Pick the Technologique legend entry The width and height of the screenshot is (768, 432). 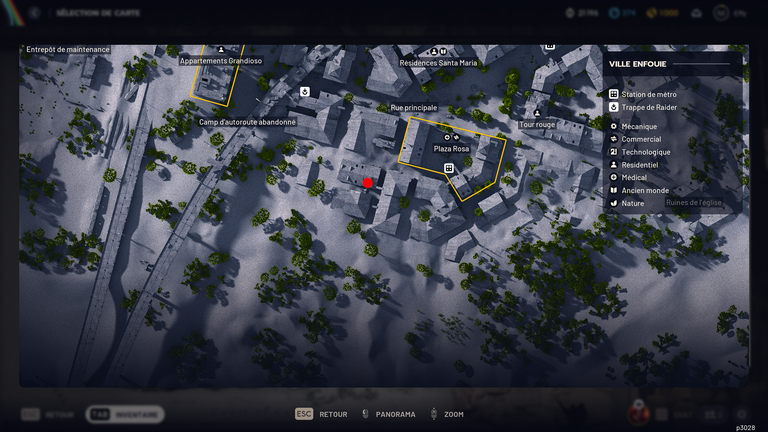click(646, 152)
